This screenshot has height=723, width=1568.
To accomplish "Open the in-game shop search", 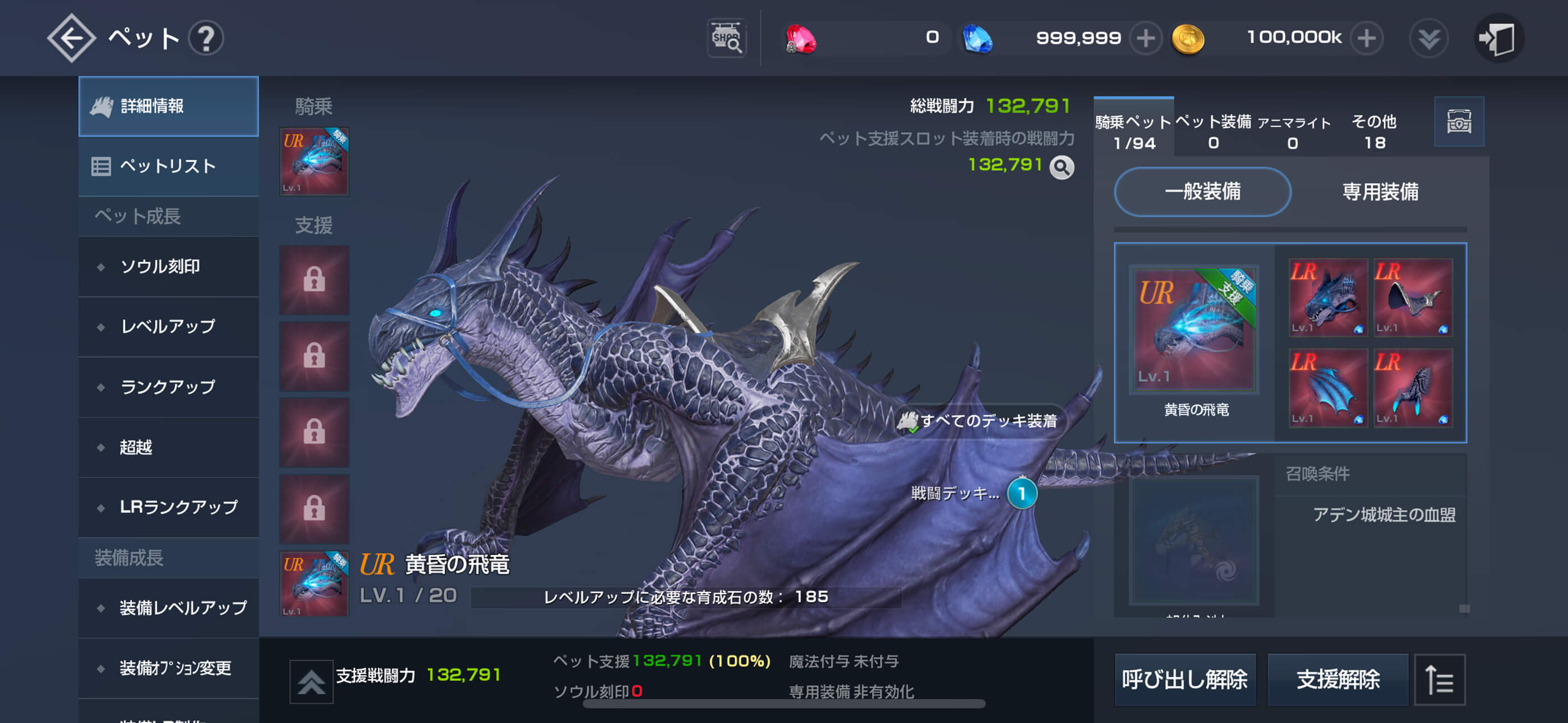I will [727, 38].
